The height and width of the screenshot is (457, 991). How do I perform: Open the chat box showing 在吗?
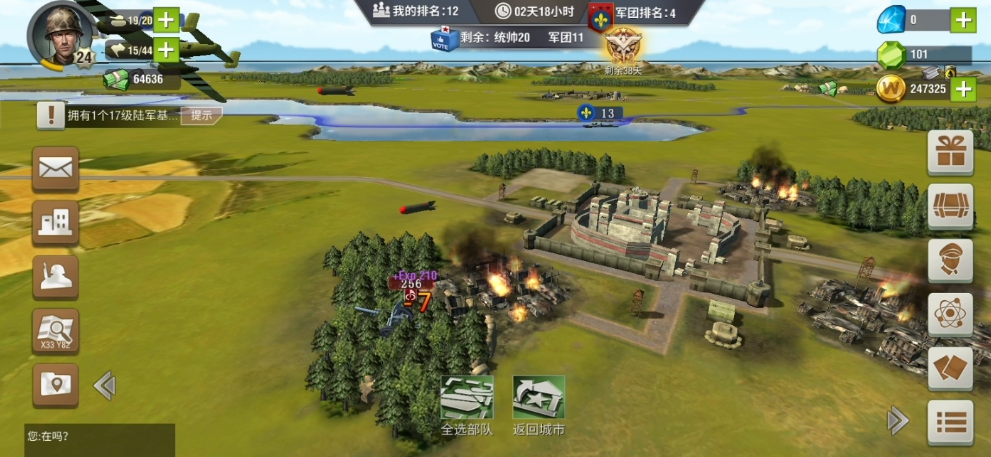(x=99, y=436)
